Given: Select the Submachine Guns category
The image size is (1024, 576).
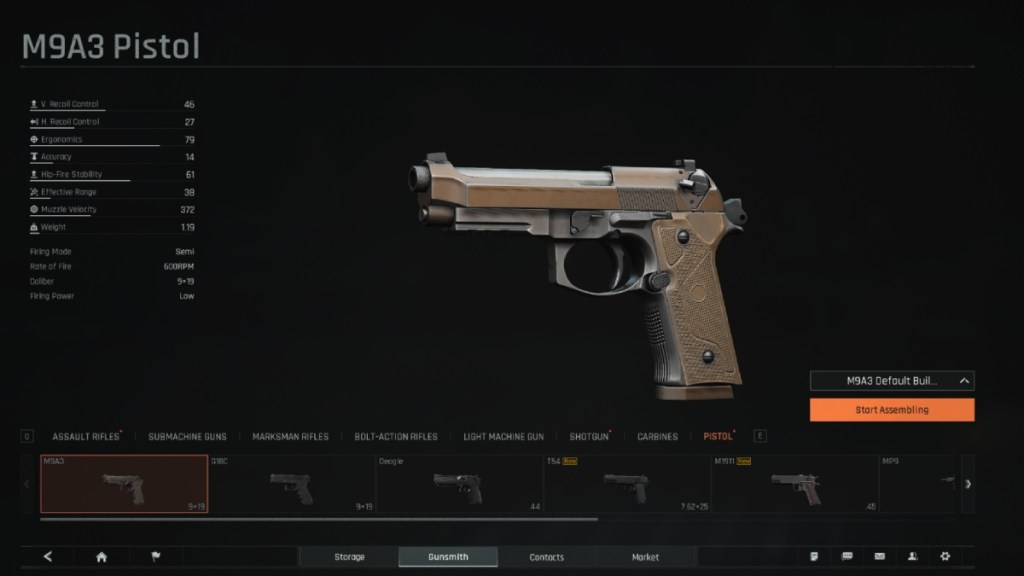Looking at the screenshot, I should 187,437.
